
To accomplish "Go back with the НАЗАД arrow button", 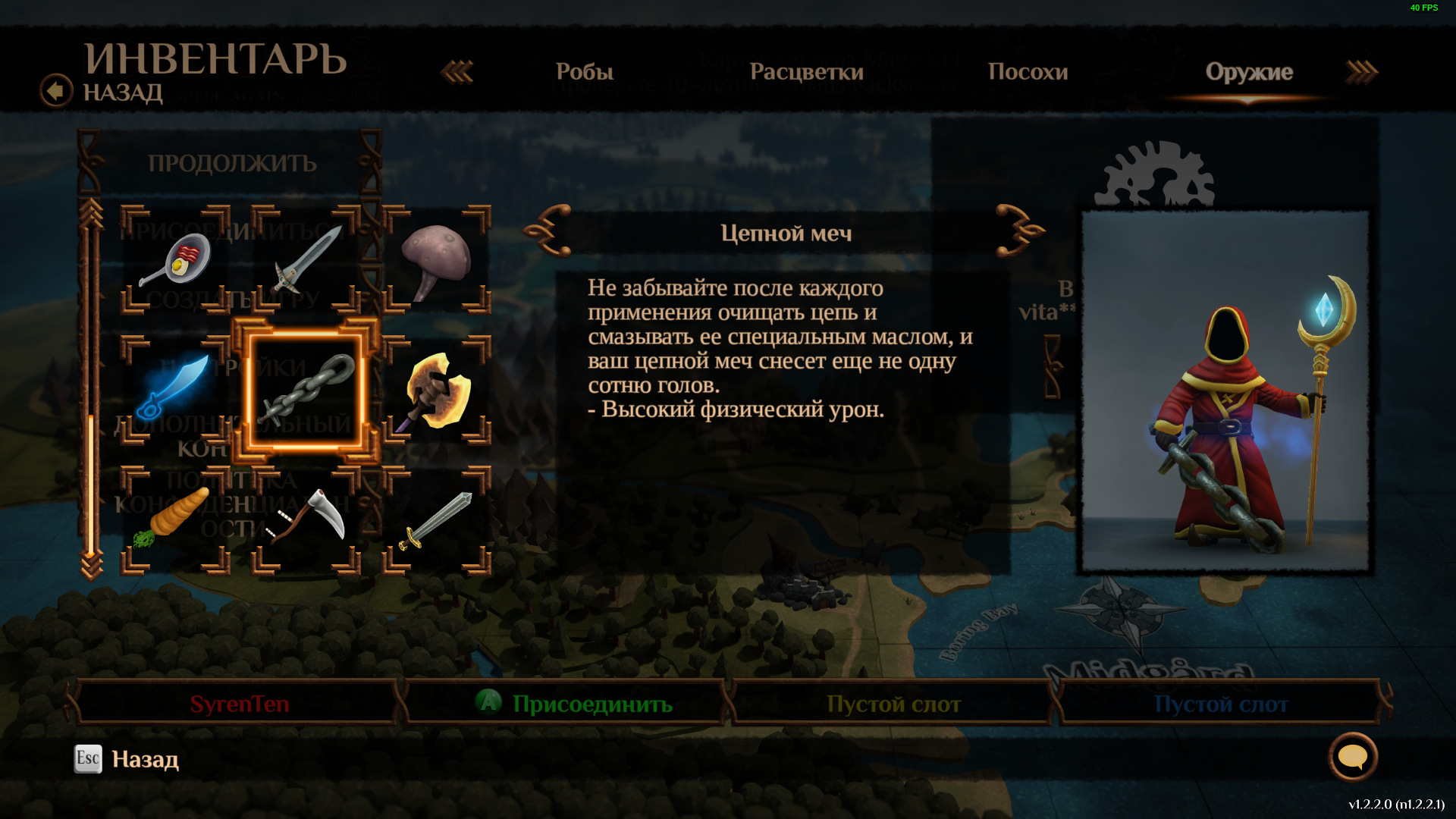I will 57,91.
